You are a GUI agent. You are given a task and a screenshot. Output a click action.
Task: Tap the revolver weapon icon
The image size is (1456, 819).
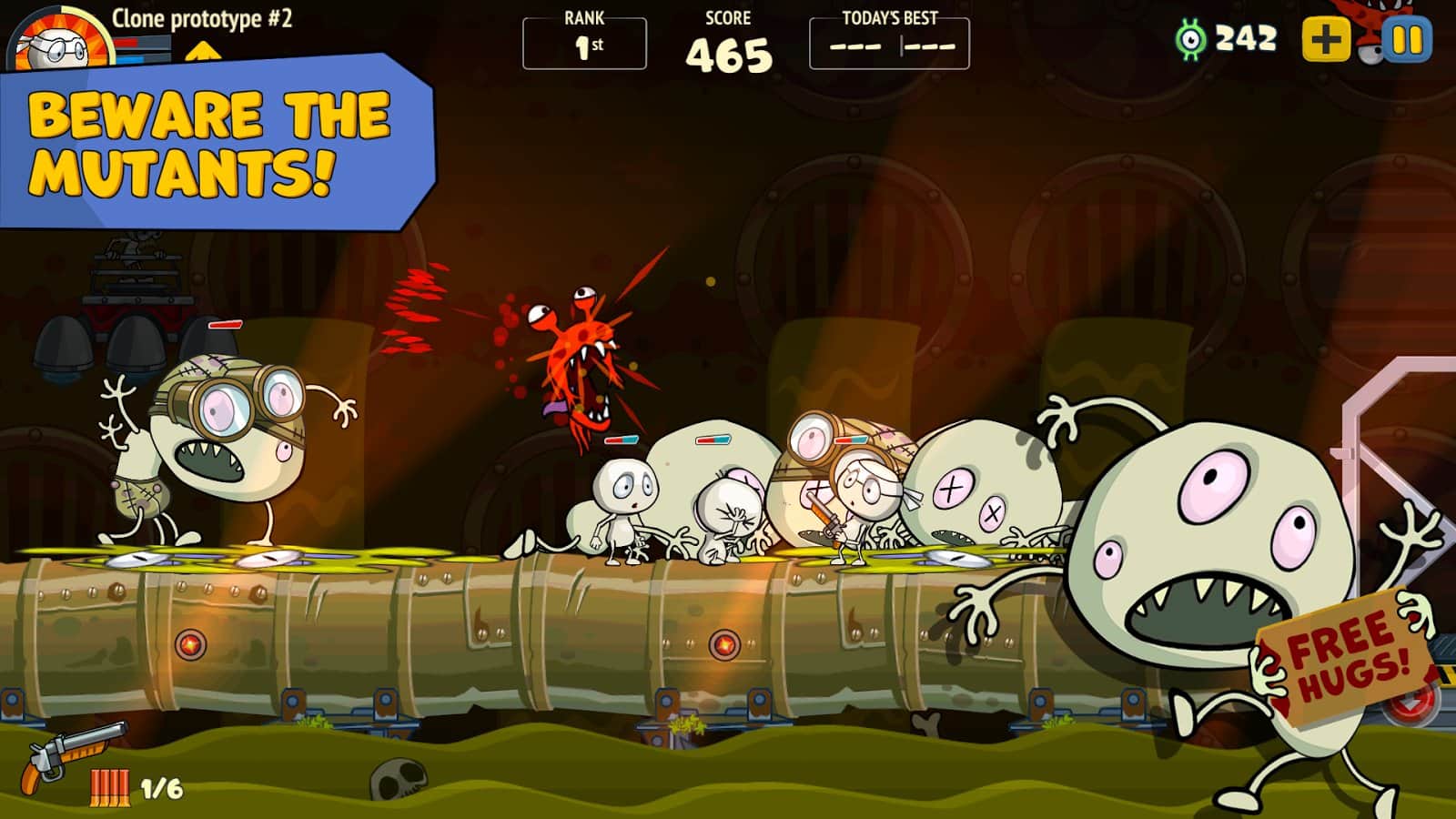pos(73,755)
